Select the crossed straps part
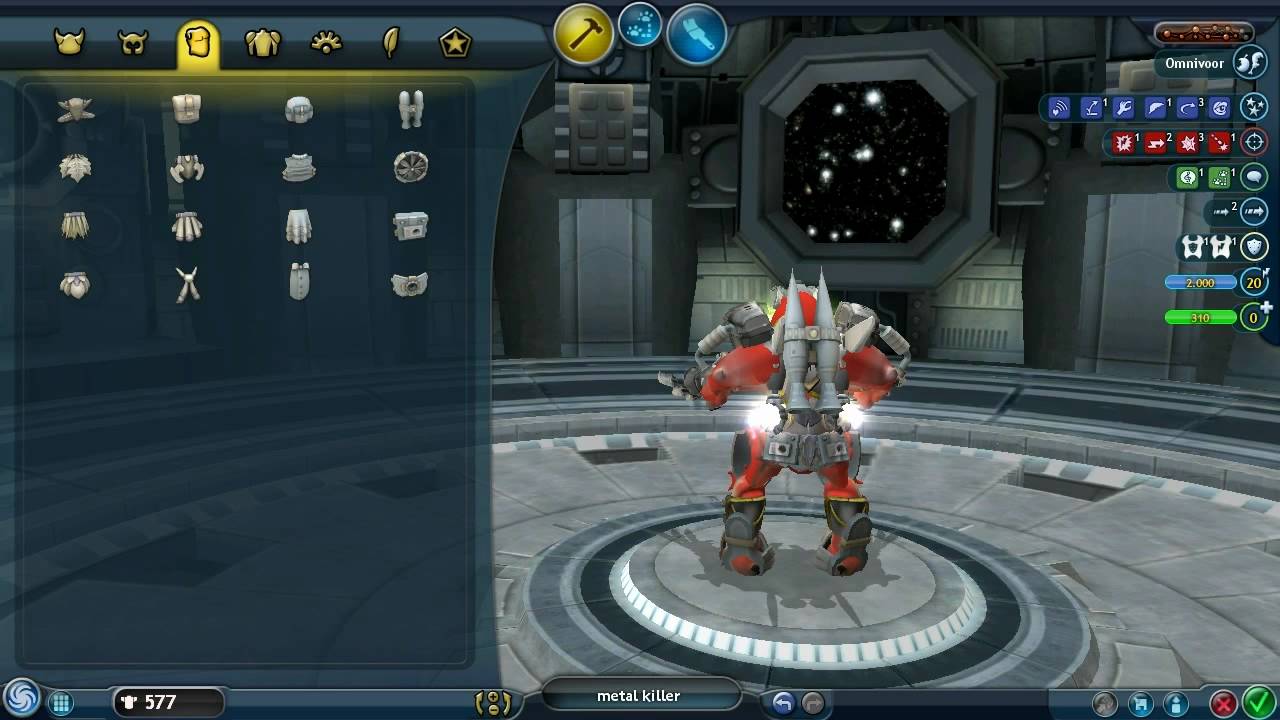Viewport: 1280px width, 720px height. pos(187,285)
